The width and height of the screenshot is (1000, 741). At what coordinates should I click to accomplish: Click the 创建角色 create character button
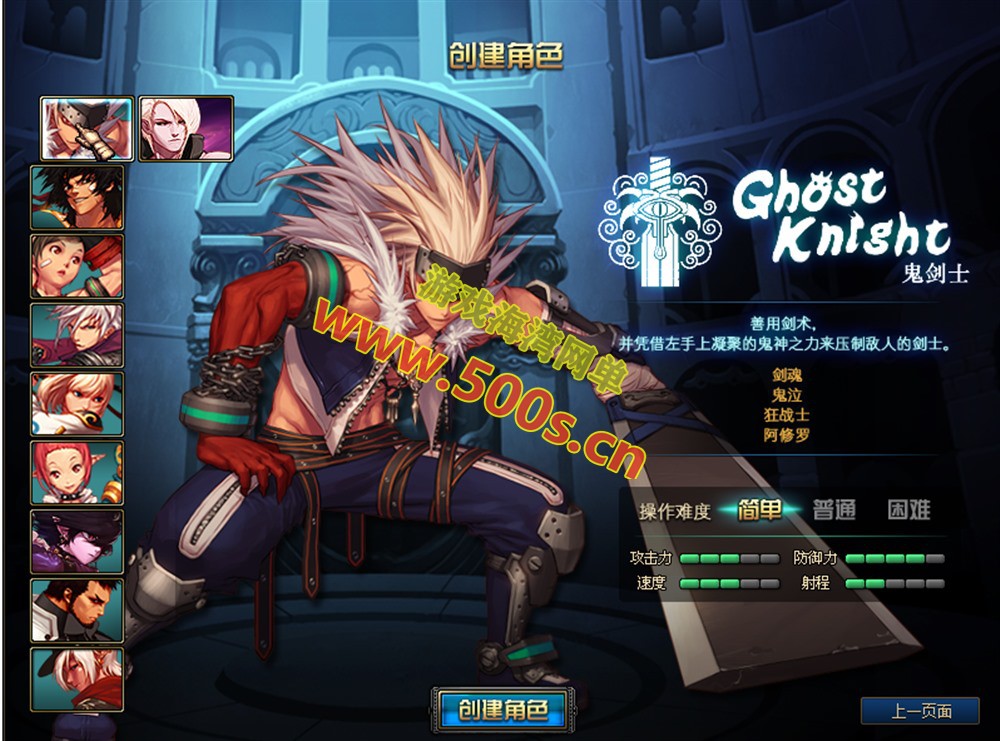(503, 709)
